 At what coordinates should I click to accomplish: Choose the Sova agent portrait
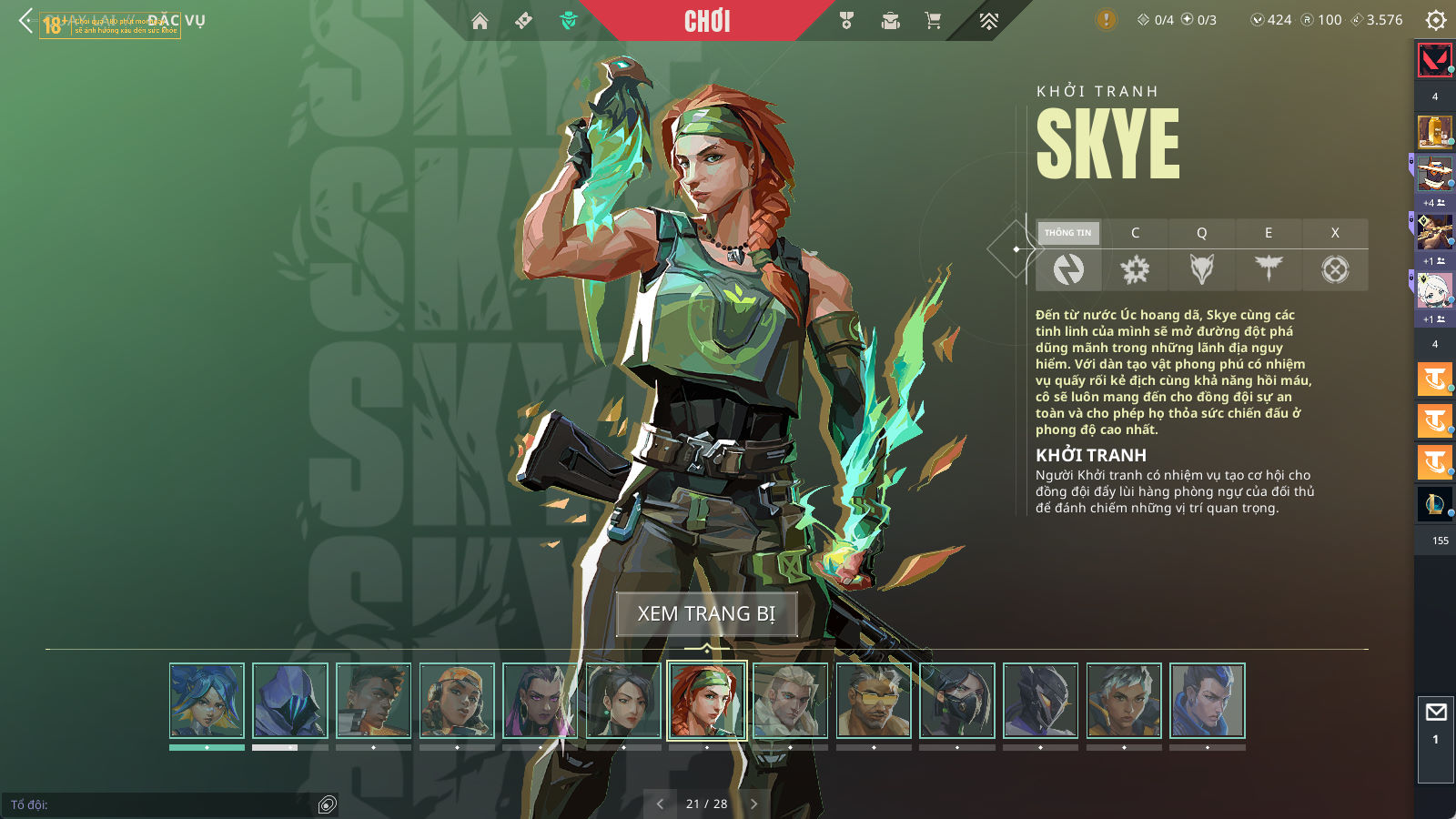tap(791, 701)
